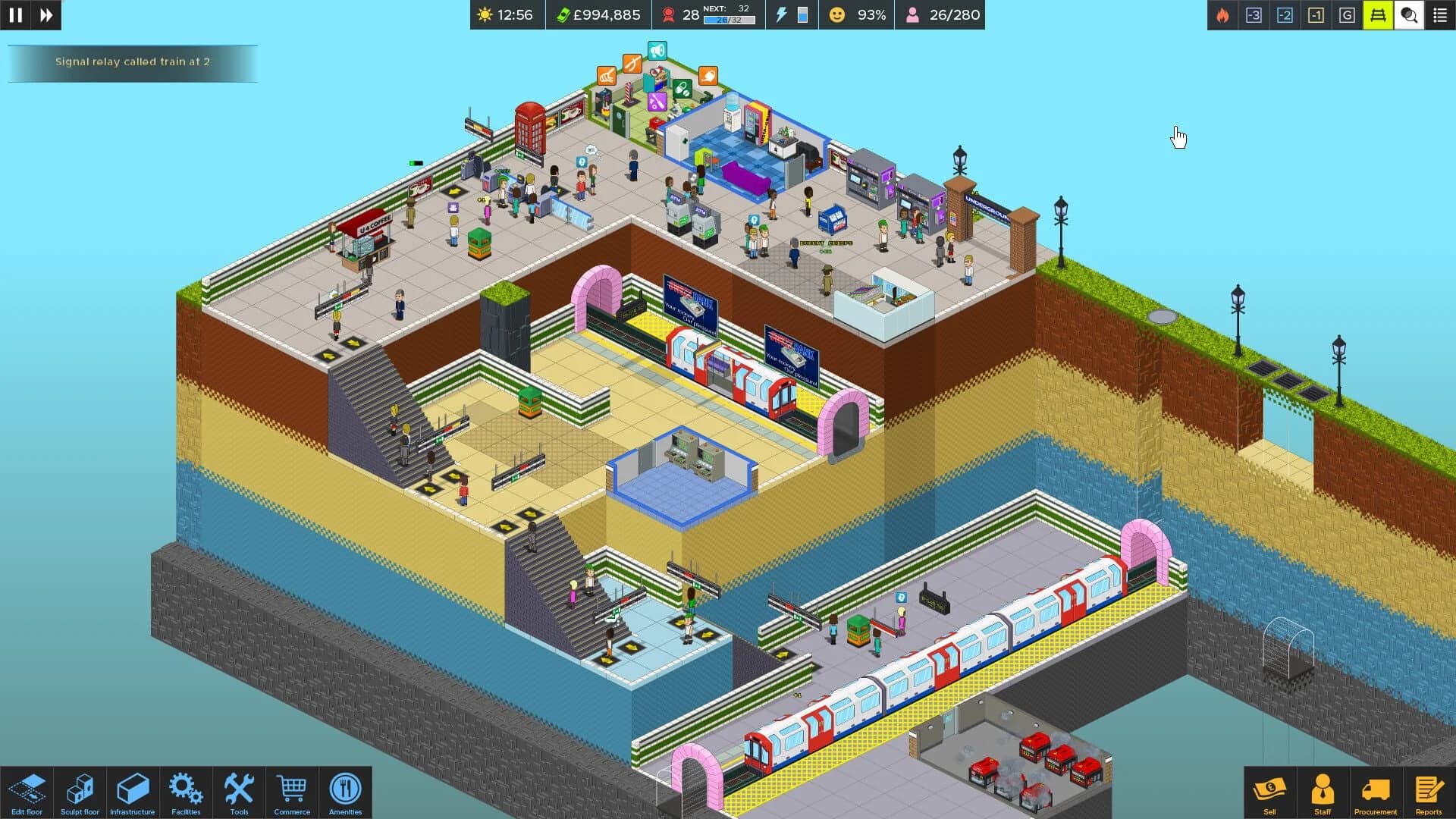1456x819 pixels.
Task: Open the Procurement delivery panel
Action: click(1374, 791)
